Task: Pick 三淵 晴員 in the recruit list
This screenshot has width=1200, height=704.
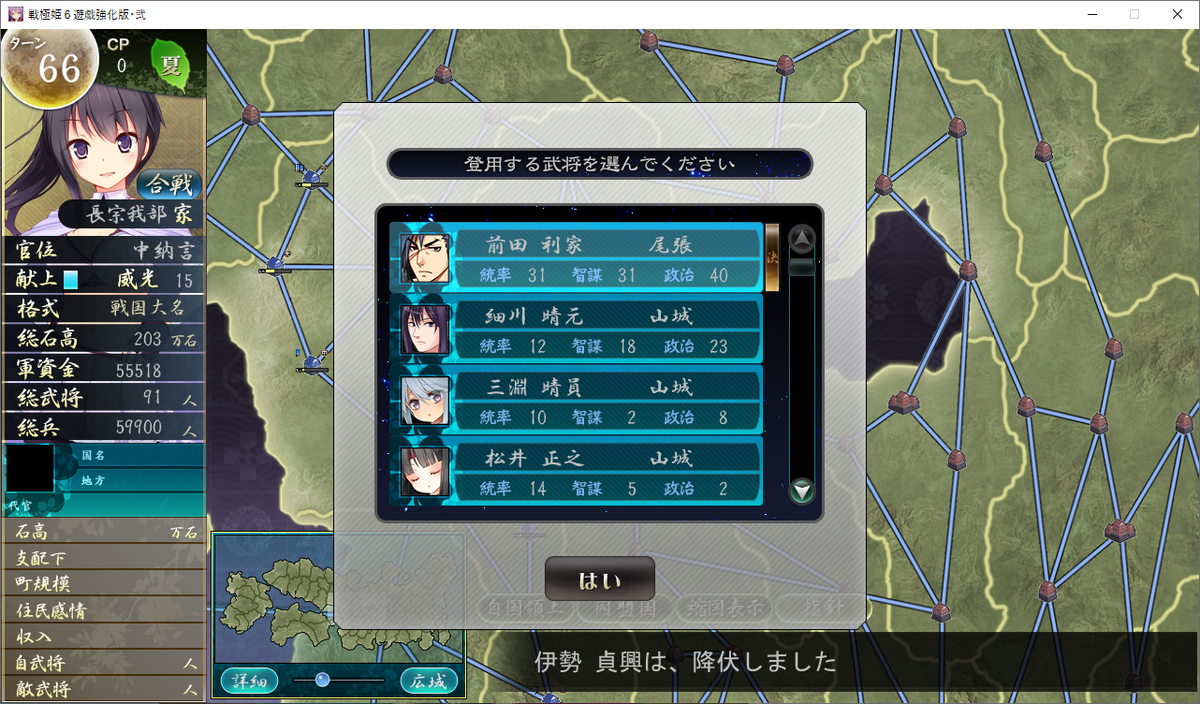Action: (x=576, y=401)
